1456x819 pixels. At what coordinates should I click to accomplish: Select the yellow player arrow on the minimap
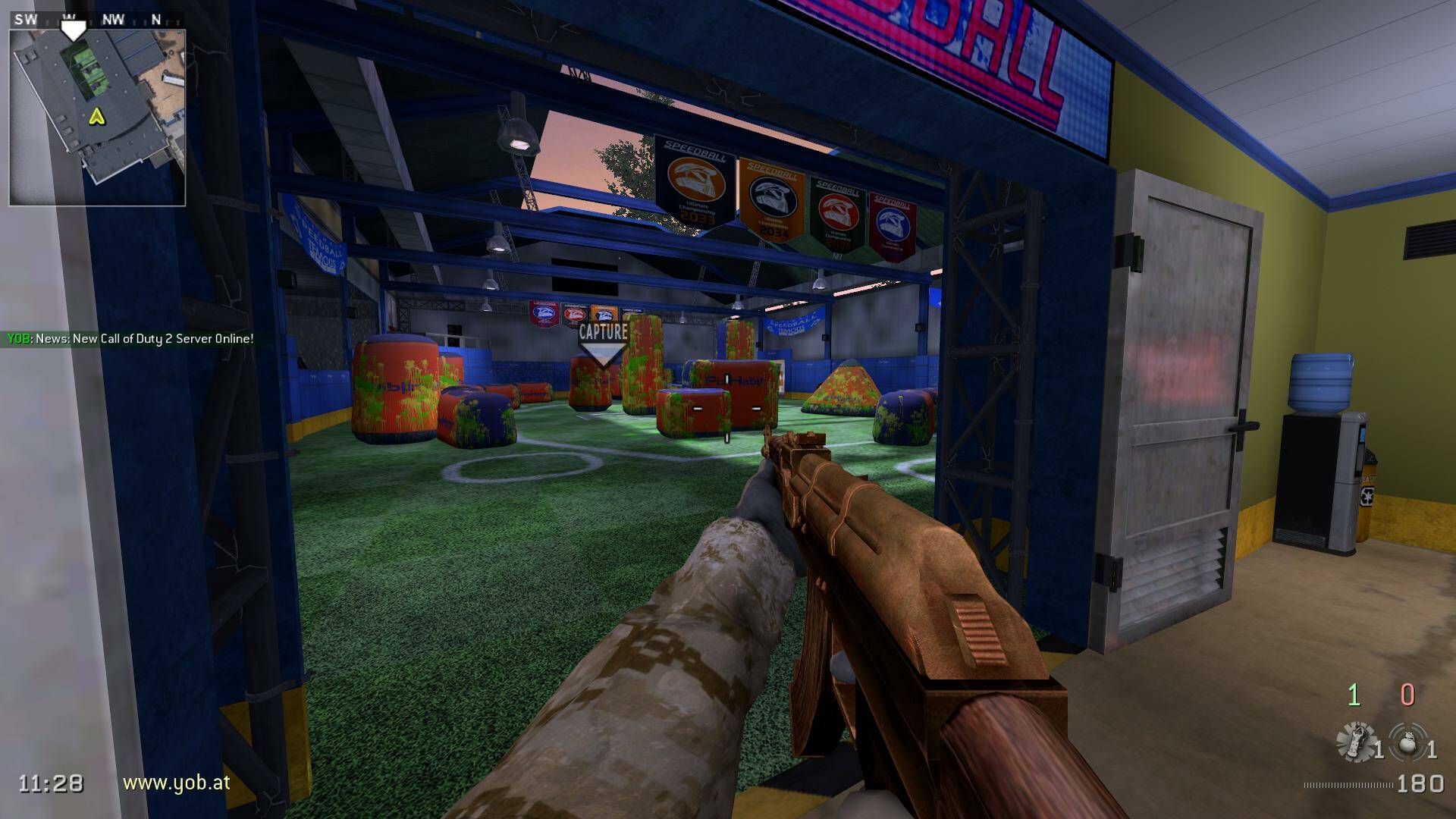(96, 116)
